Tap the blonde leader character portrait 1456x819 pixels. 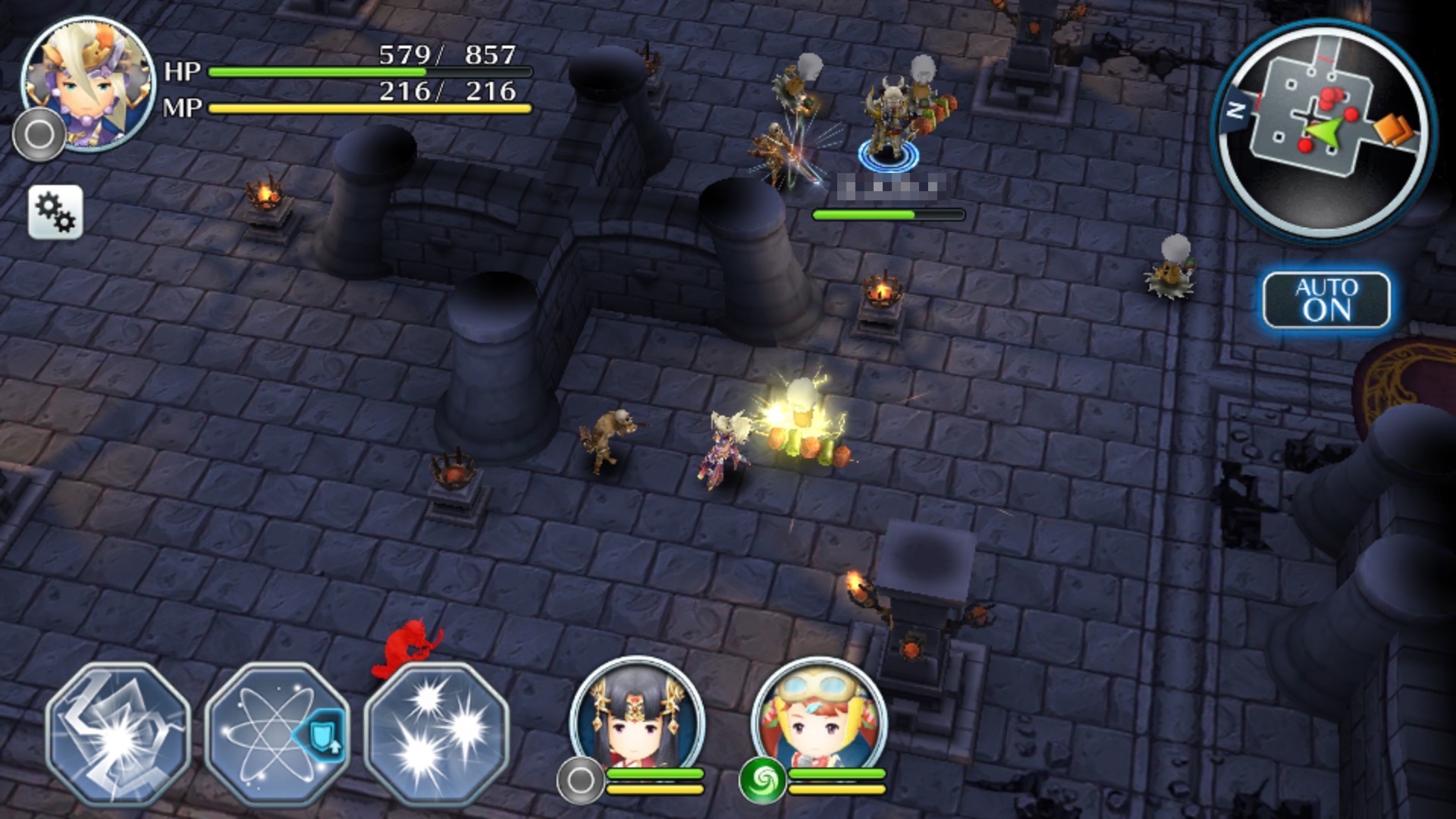pyautogui.click(x=88, y=82)
